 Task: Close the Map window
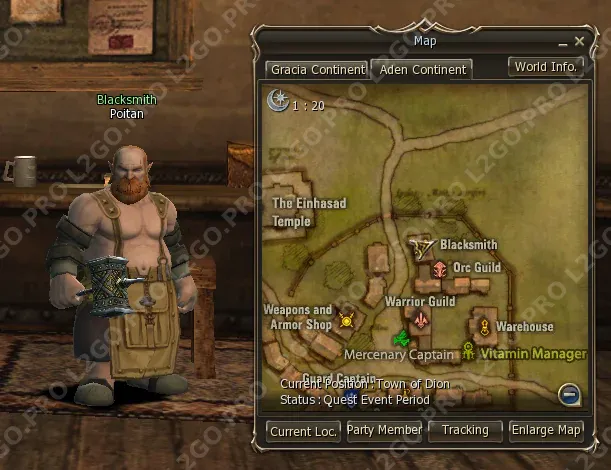[580, 42]
